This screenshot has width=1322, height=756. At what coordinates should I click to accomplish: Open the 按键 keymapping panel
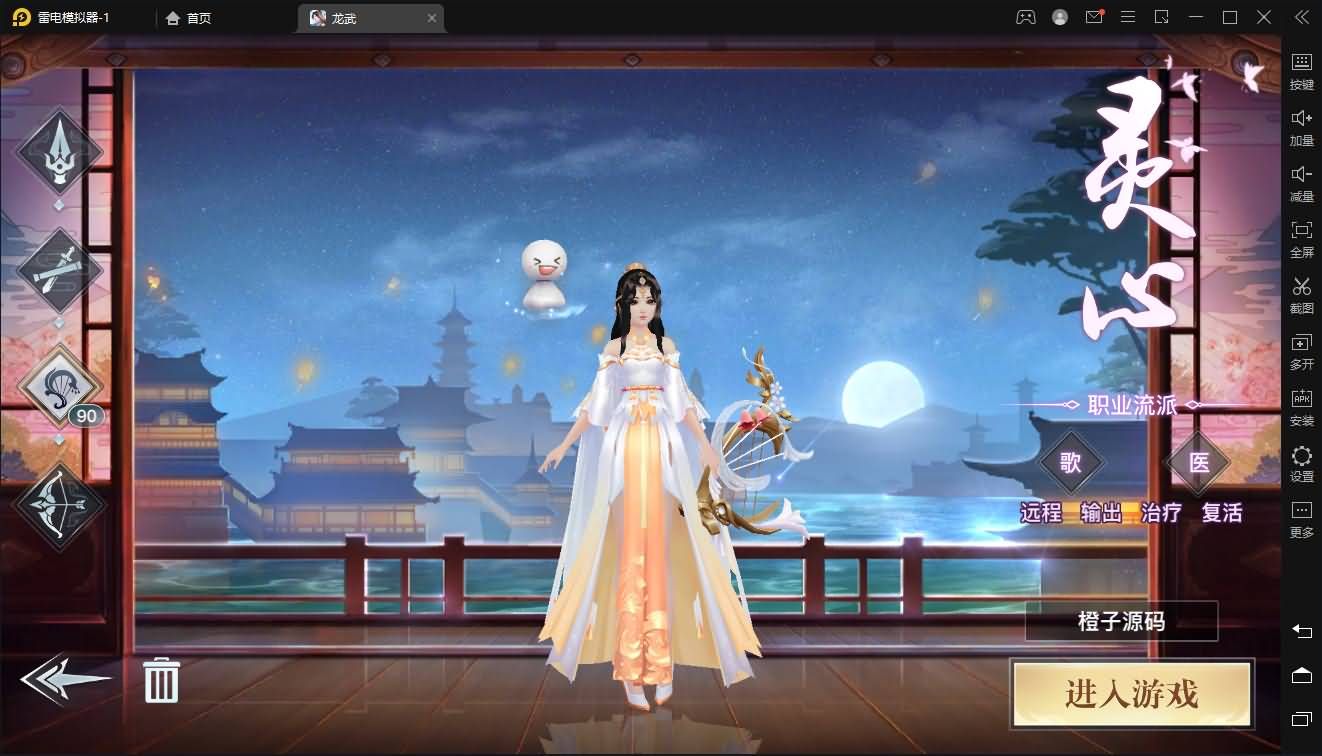pyautogui.click(x=1302, y=70)
